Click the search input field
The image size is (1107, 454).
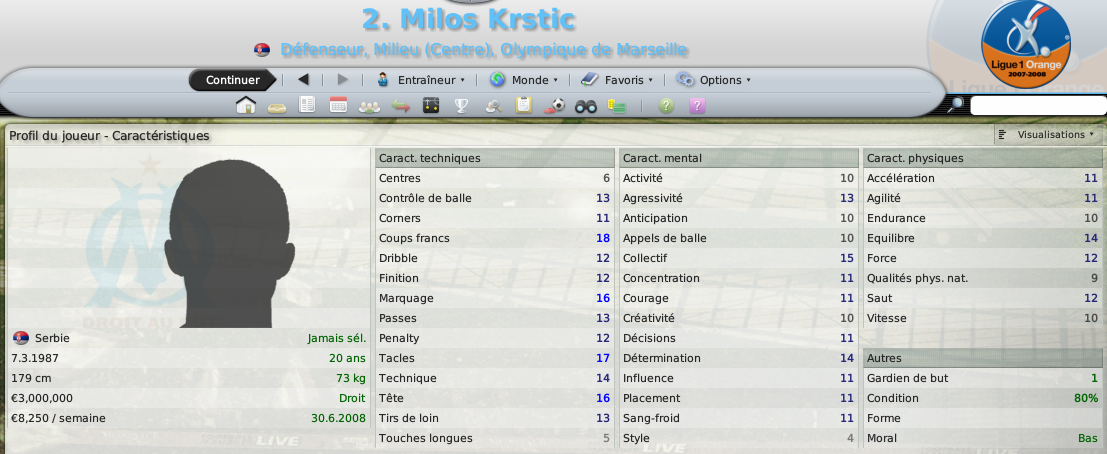[x=1036, y=105]
